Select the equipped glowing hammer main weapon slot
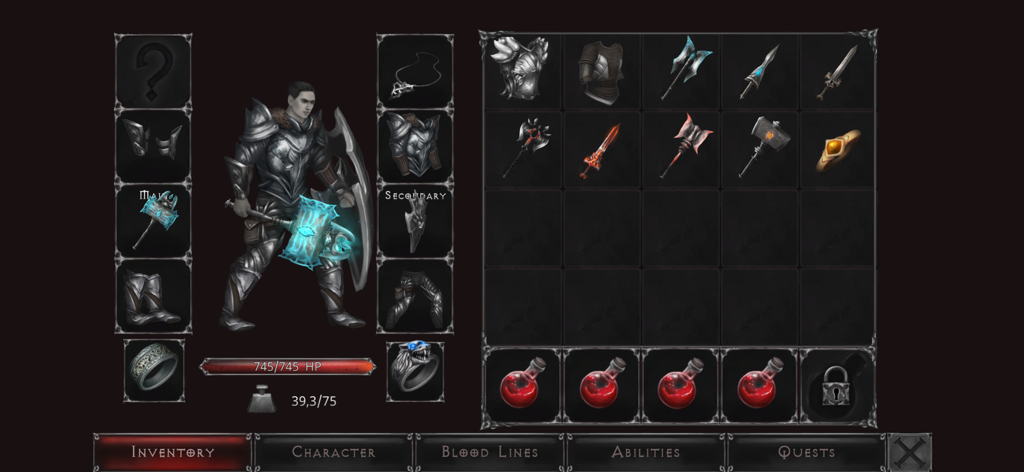1024x472 pixels. point(153,220)
